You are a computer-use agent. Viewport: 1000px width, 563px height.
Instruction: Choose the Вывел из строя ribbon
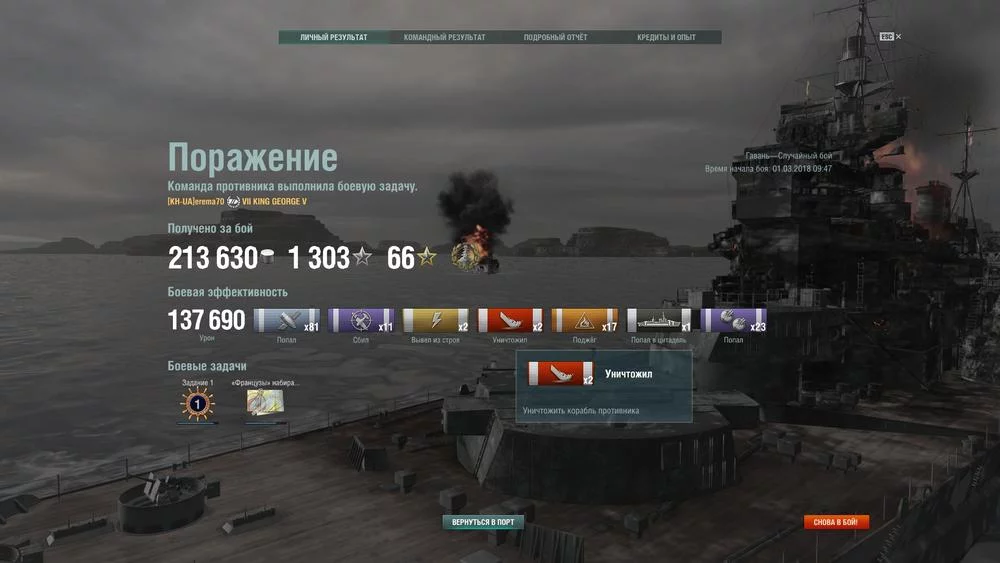tap(435, 321)
